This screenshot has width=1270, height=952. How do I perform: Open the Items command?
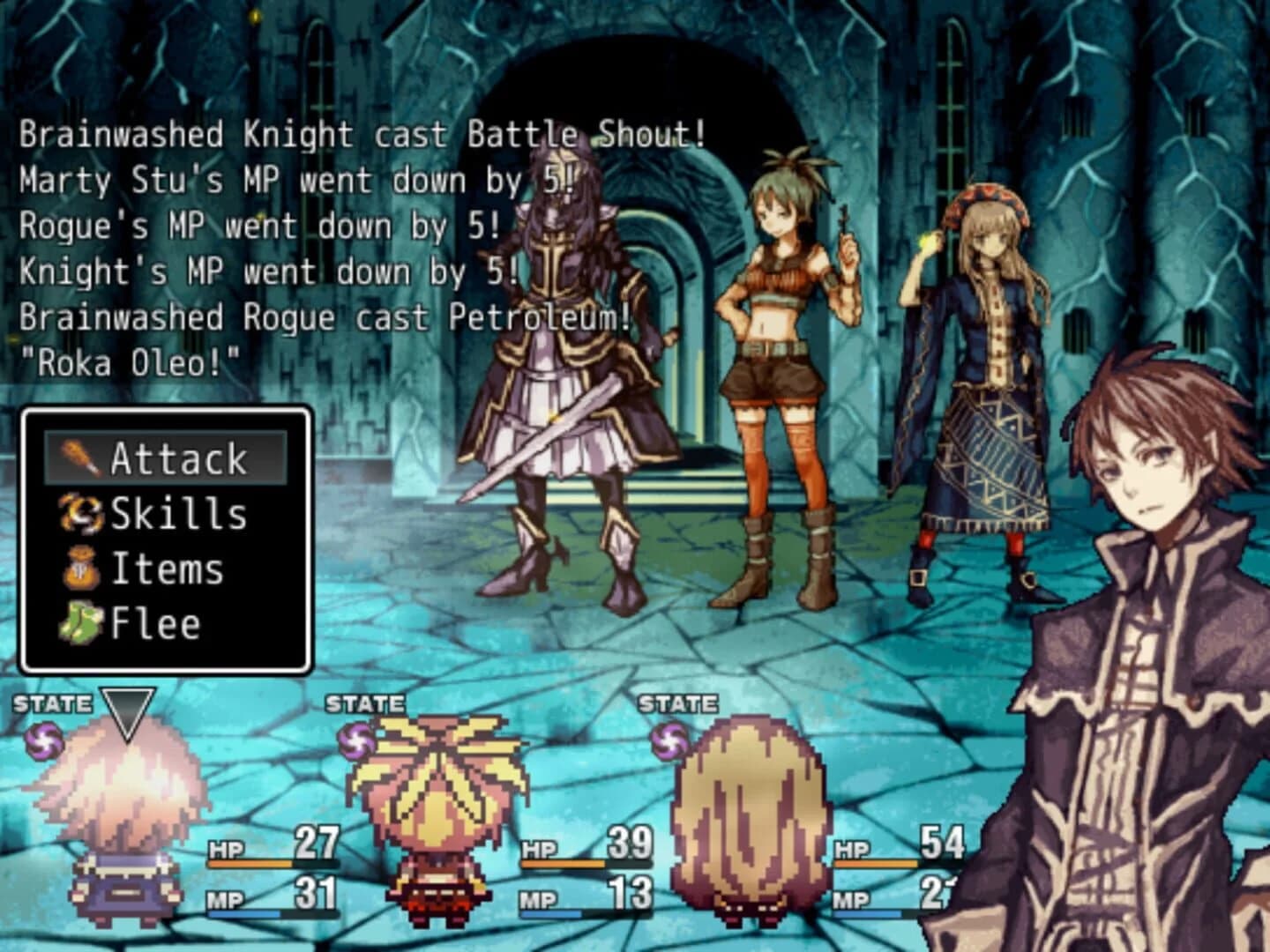[x=168, y=569]
